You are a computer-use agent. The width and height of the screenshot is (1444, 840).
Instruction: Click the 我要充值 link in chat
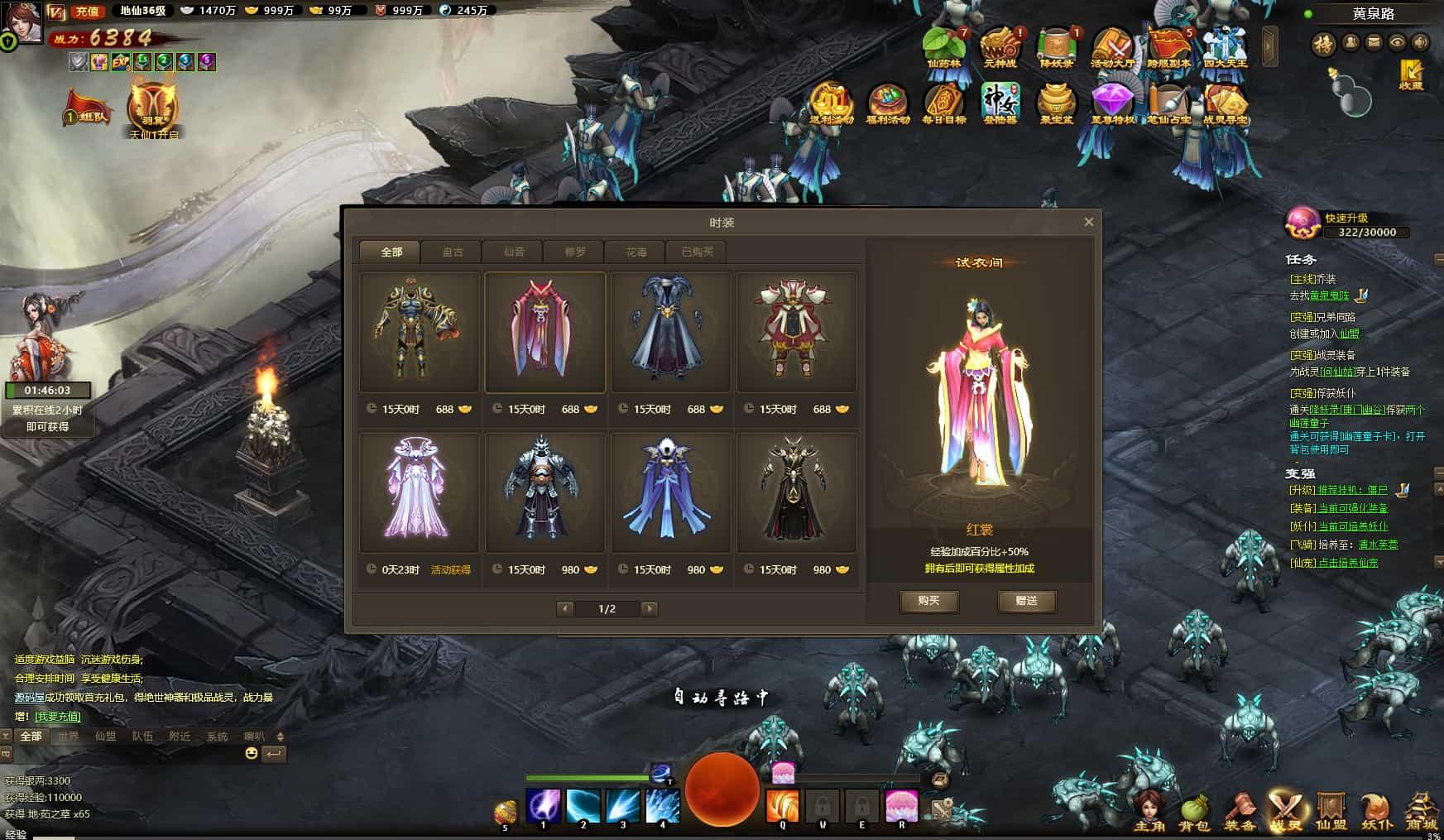pyautogui.click(x=58, y=716)
